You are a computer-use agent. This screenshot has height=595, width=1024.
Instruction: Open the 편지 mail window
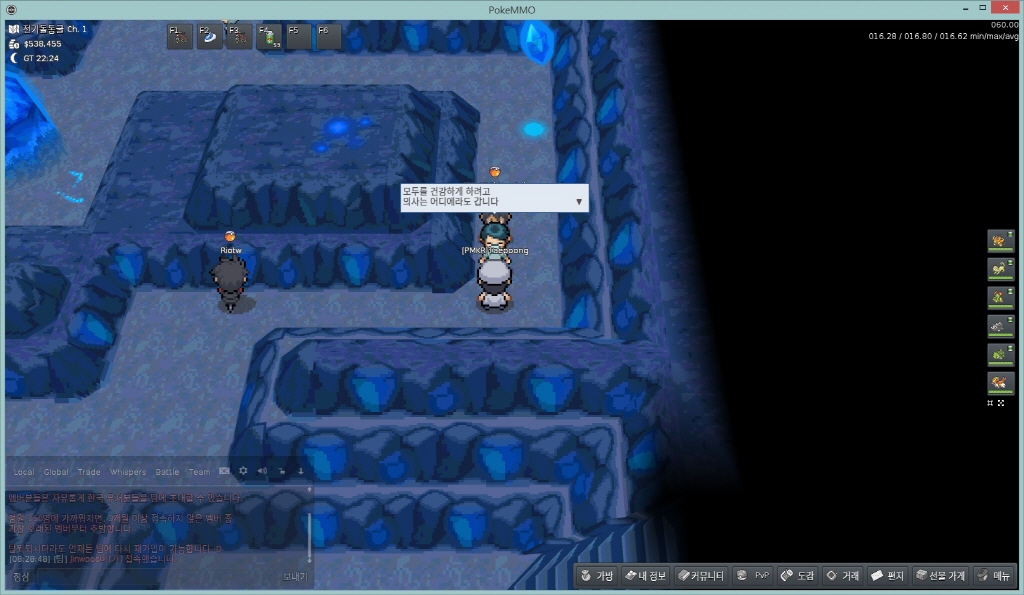click(888, 575)
